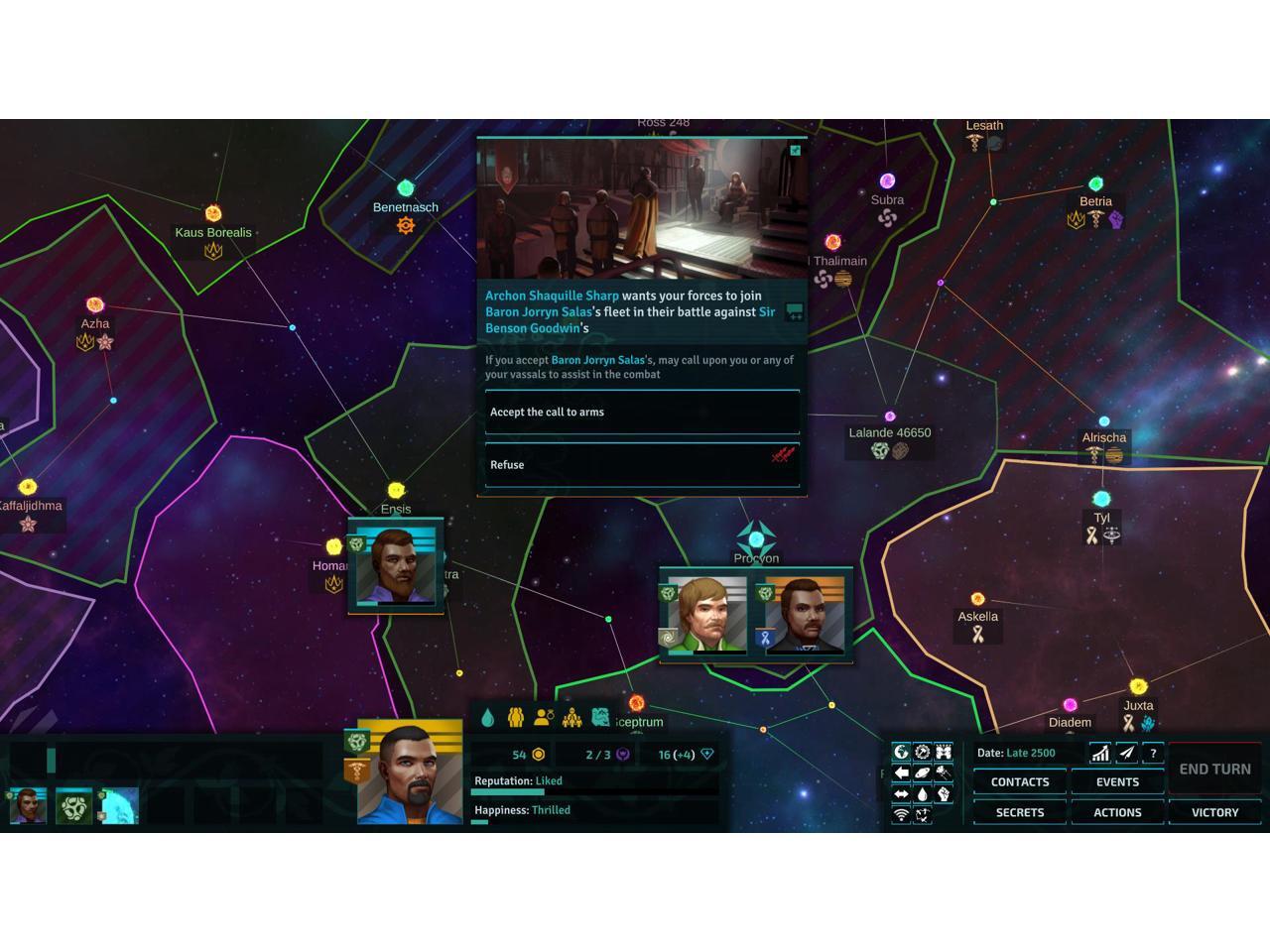End the current turn

(1214, 769)
